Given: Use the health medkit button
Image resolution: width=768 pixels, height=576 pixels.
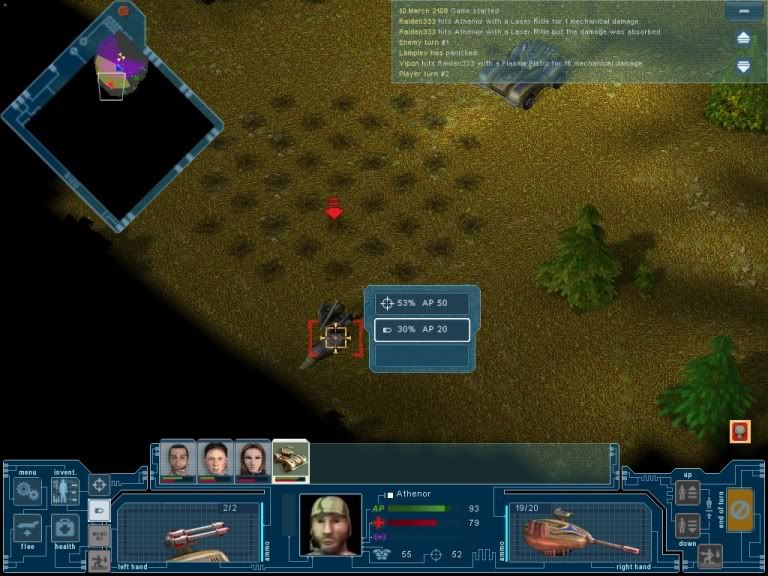Looking at the screenshot, I should (65, 527).
